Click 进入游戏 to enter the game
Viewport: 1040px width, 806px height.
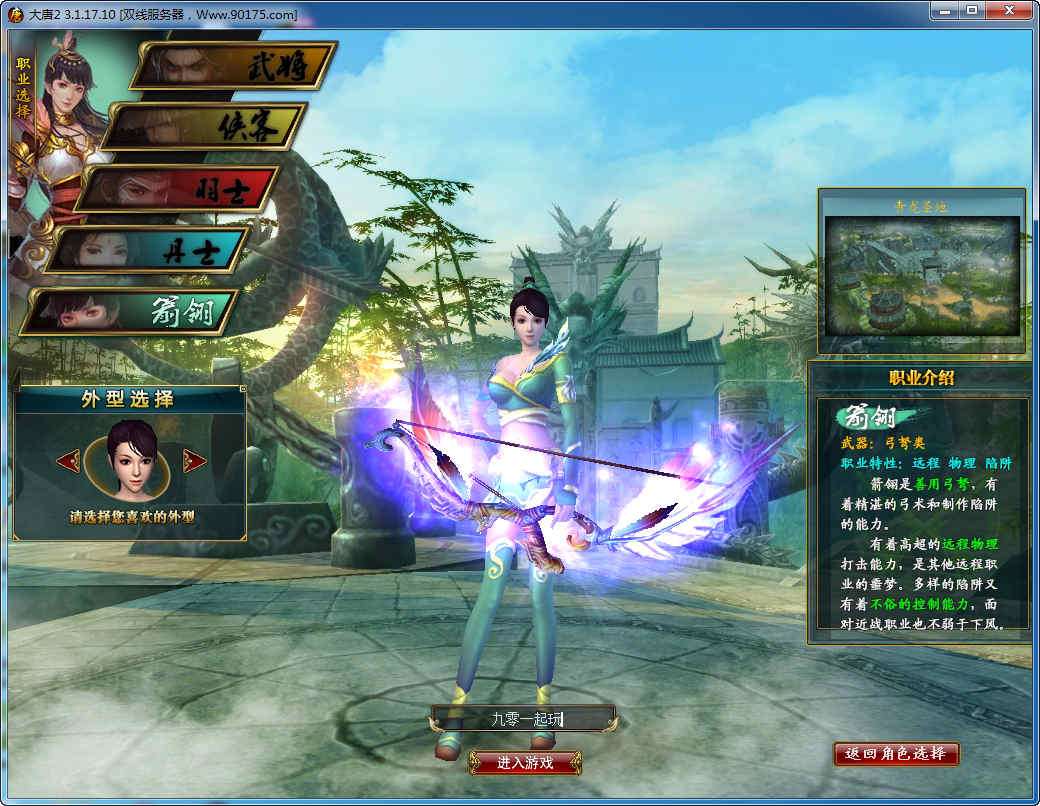click(x=525, y=762)
